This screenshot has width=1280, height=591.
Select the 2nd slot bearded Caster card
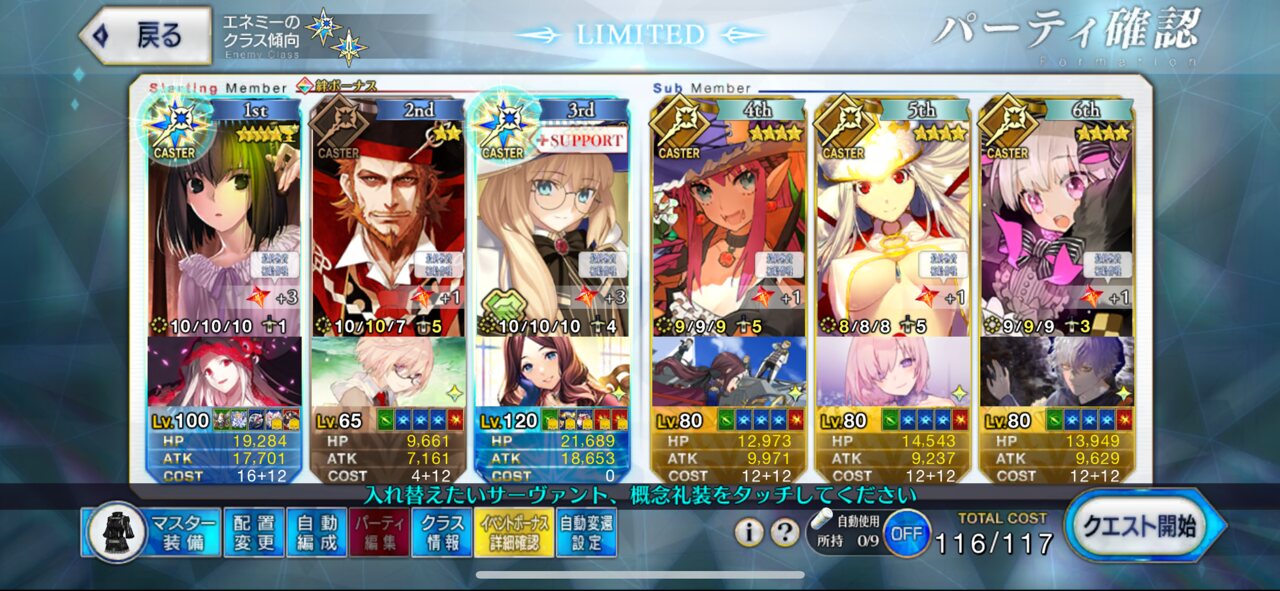point(388,230)
